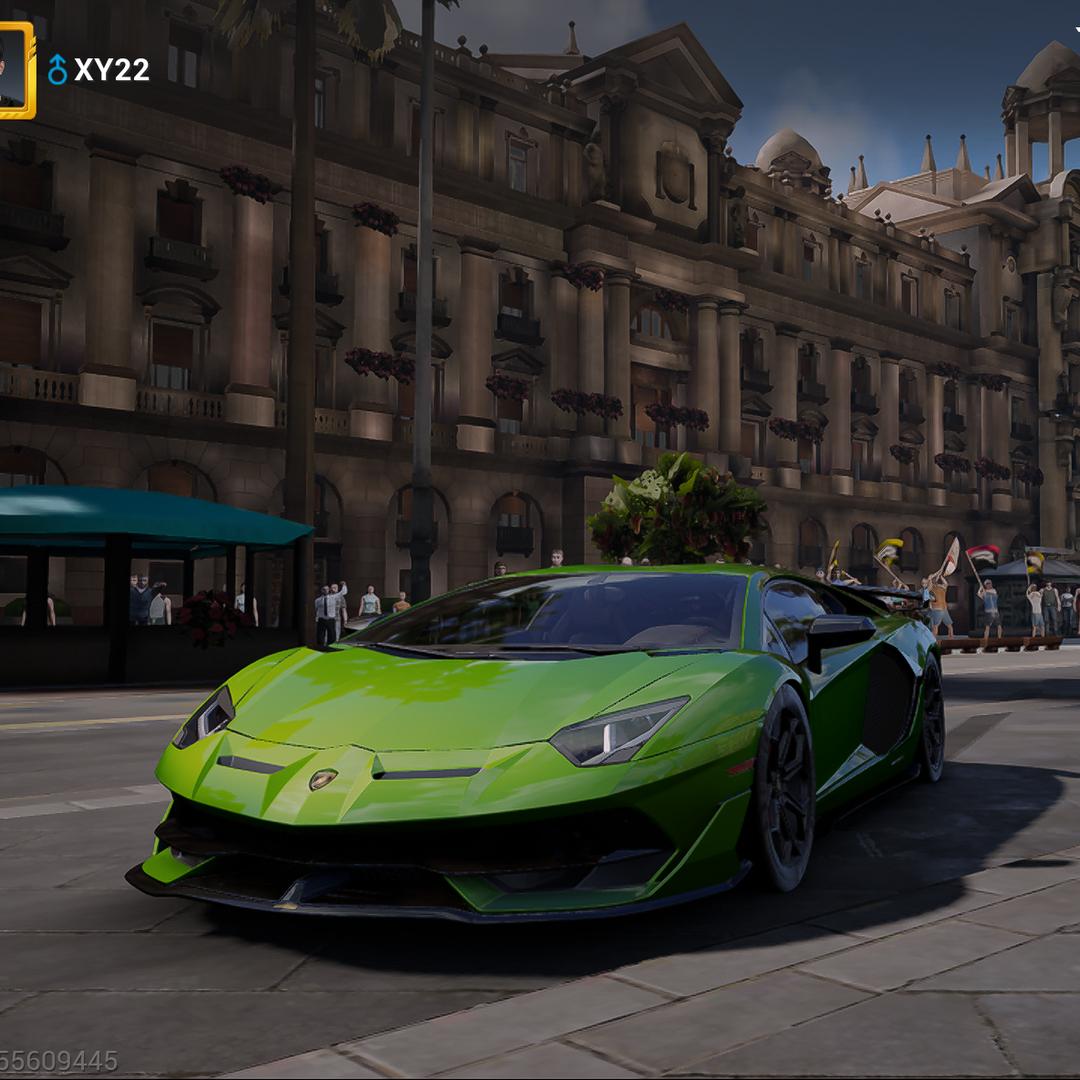Screen dimensions: 1080x1080
Task: Click the XY22 player name
Action: [x=111, y=70]
